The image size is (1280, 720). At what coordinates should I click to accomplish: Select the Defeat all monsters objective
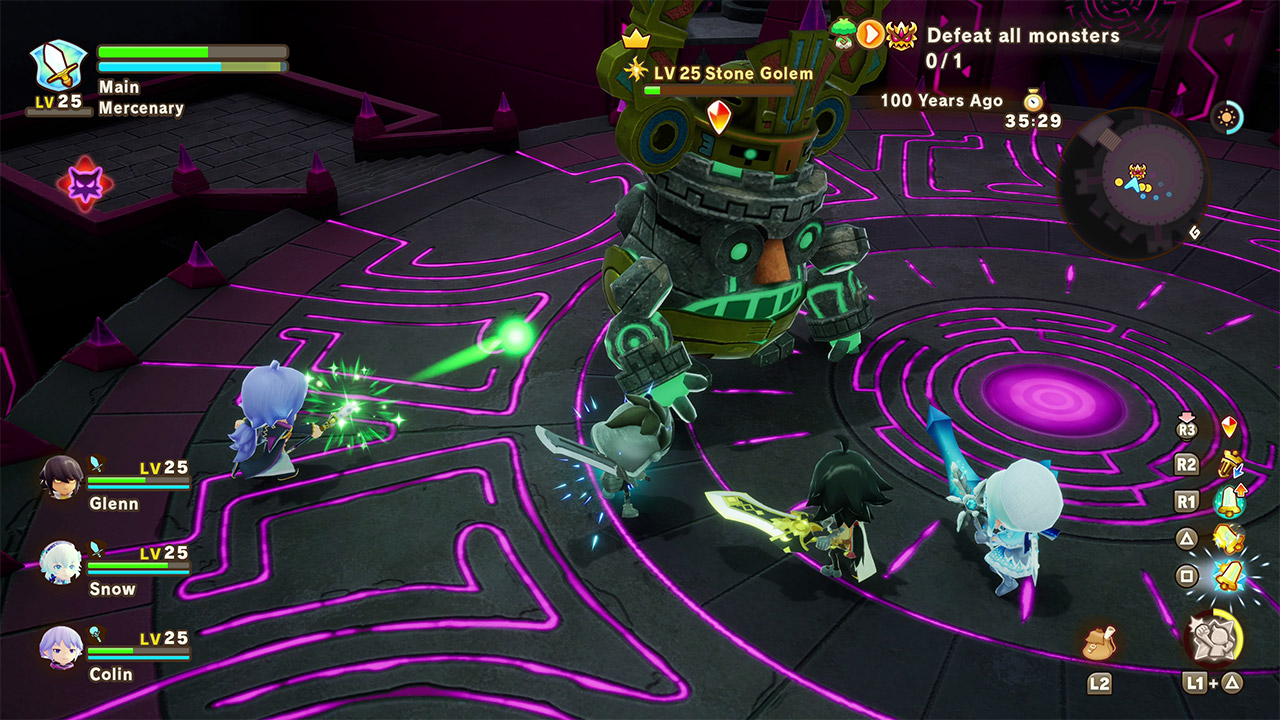click(1022, 36)
